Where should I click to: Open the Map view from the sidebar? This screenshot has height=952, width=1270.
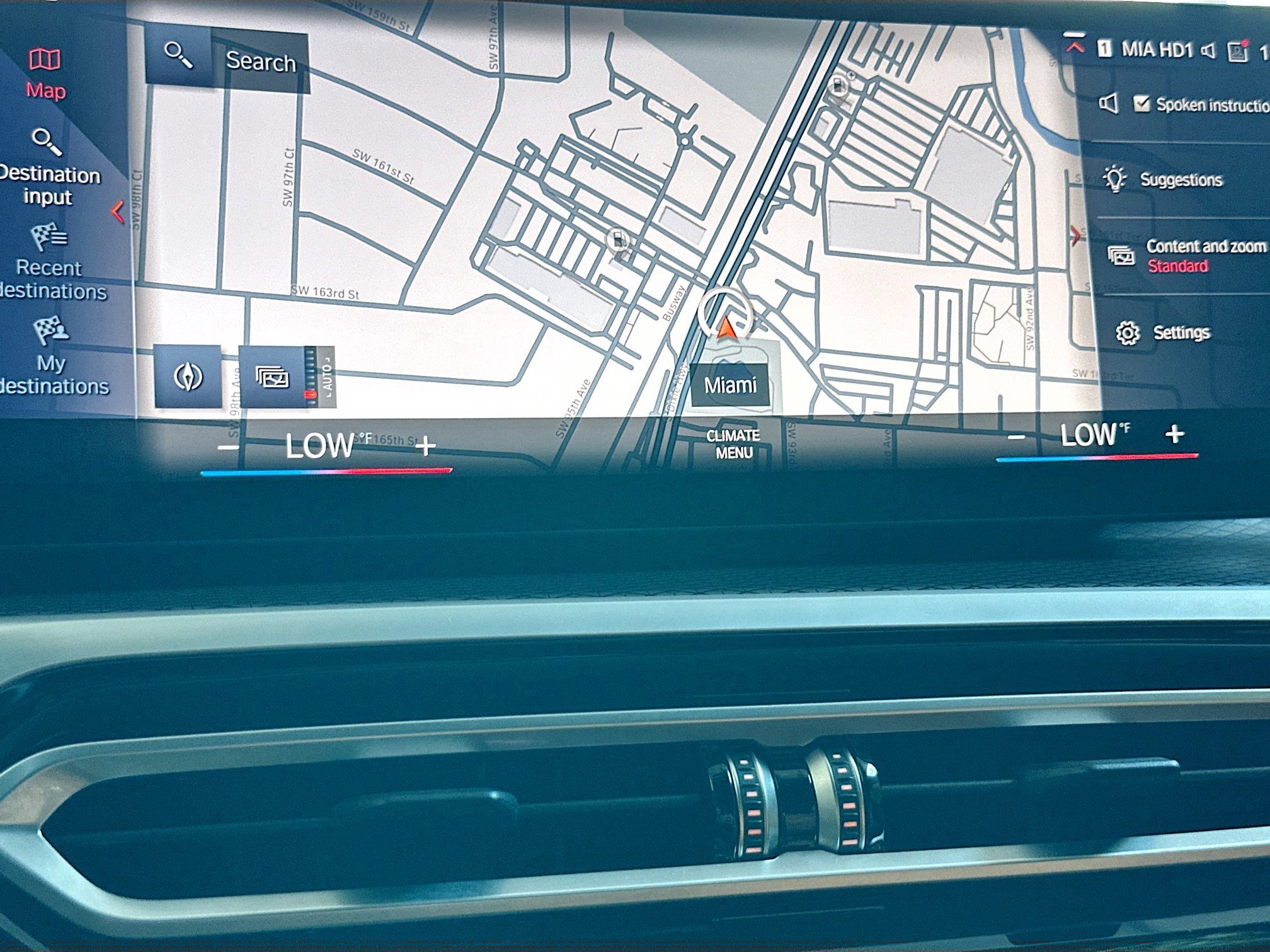[x=44, y=69]
